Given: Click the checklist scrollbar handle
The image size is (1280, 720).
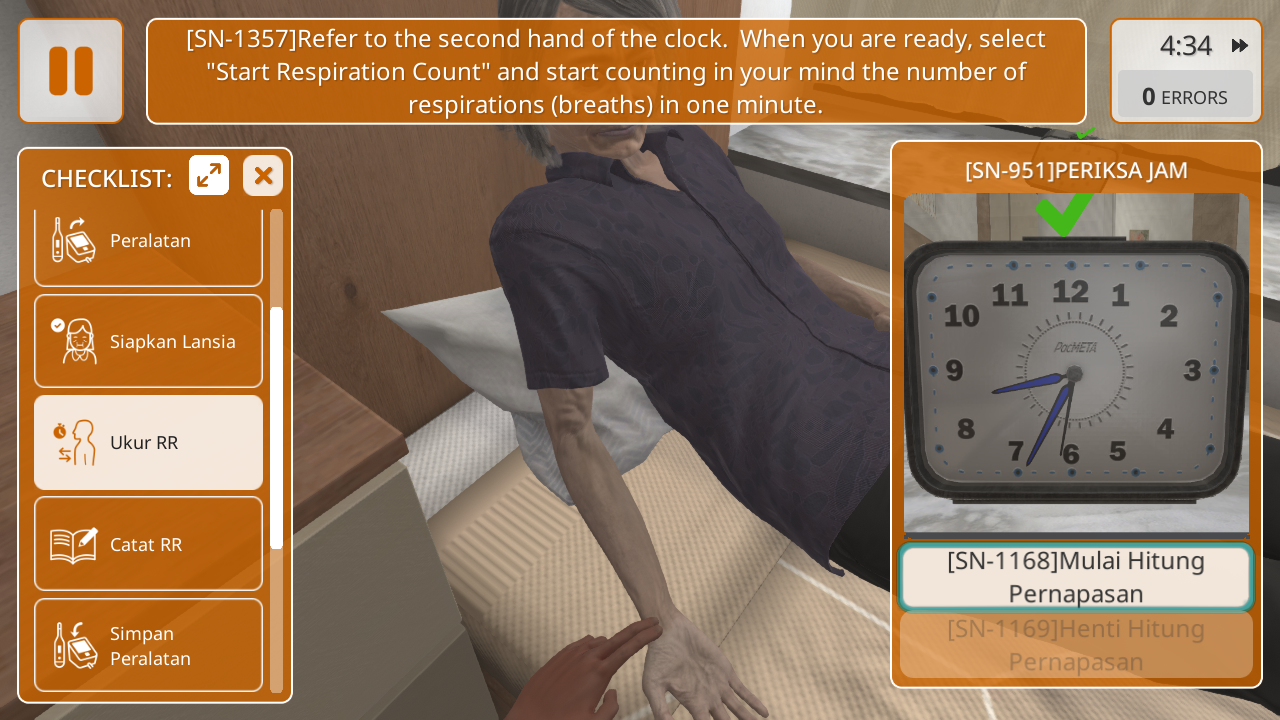Looking at the screenshot, I should pyautogui.click(x=276, y=428).
